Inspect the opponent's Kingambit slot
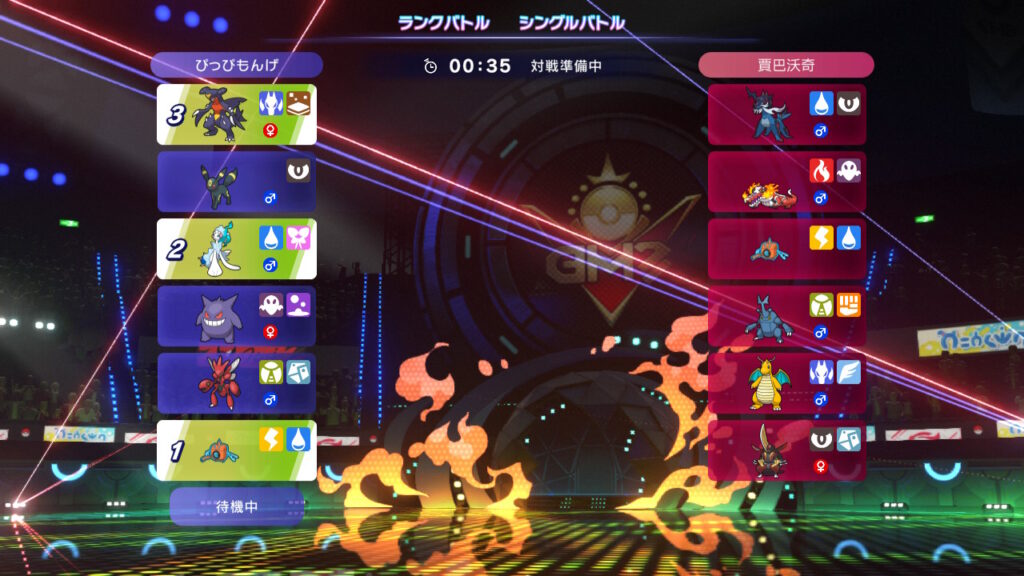Viewport: 1024px width, 576px height. (787, 450)
